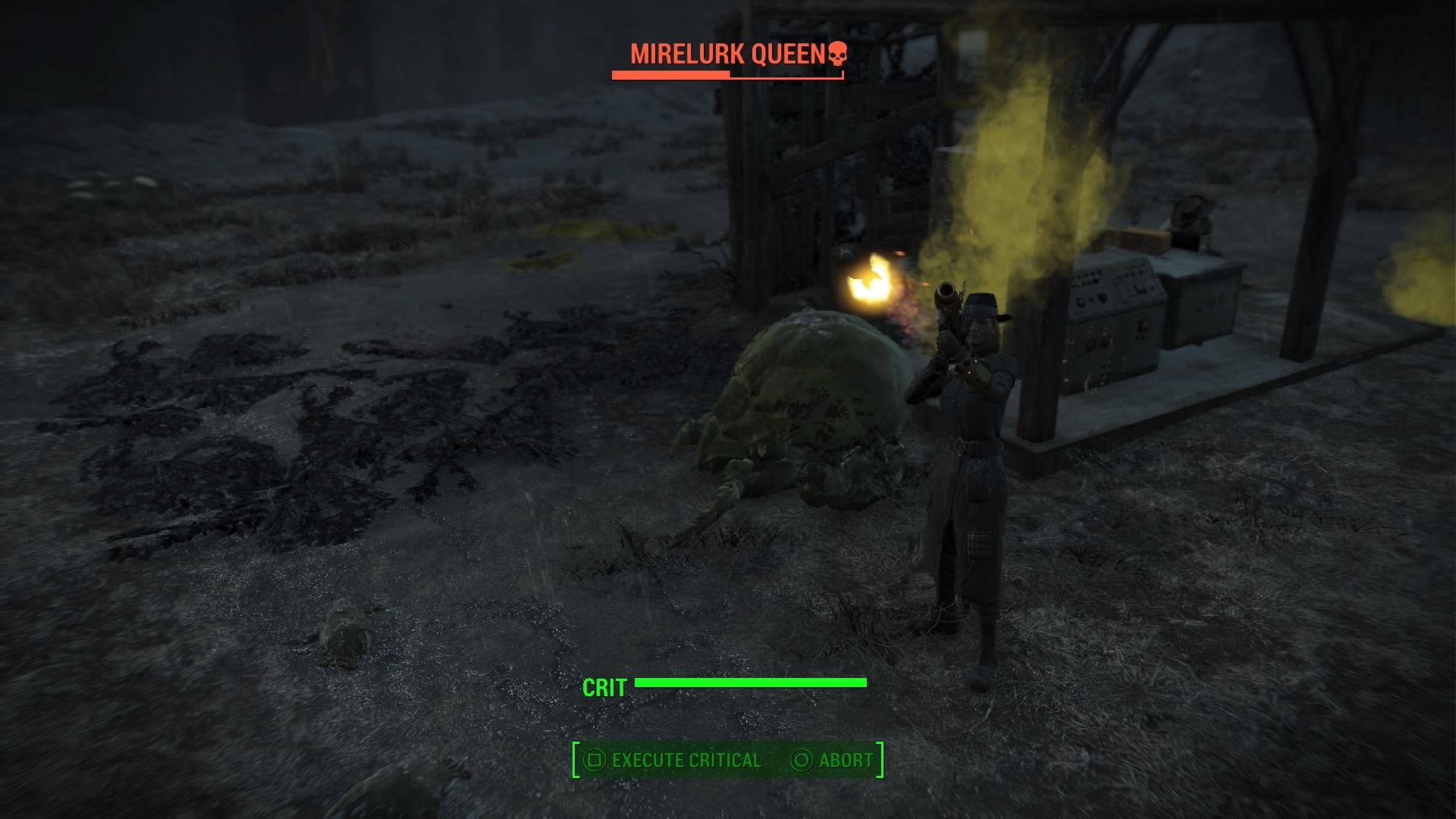Select the ABORT menu entry
Screen dimensions: 1456x819
(x=844, y=759)
